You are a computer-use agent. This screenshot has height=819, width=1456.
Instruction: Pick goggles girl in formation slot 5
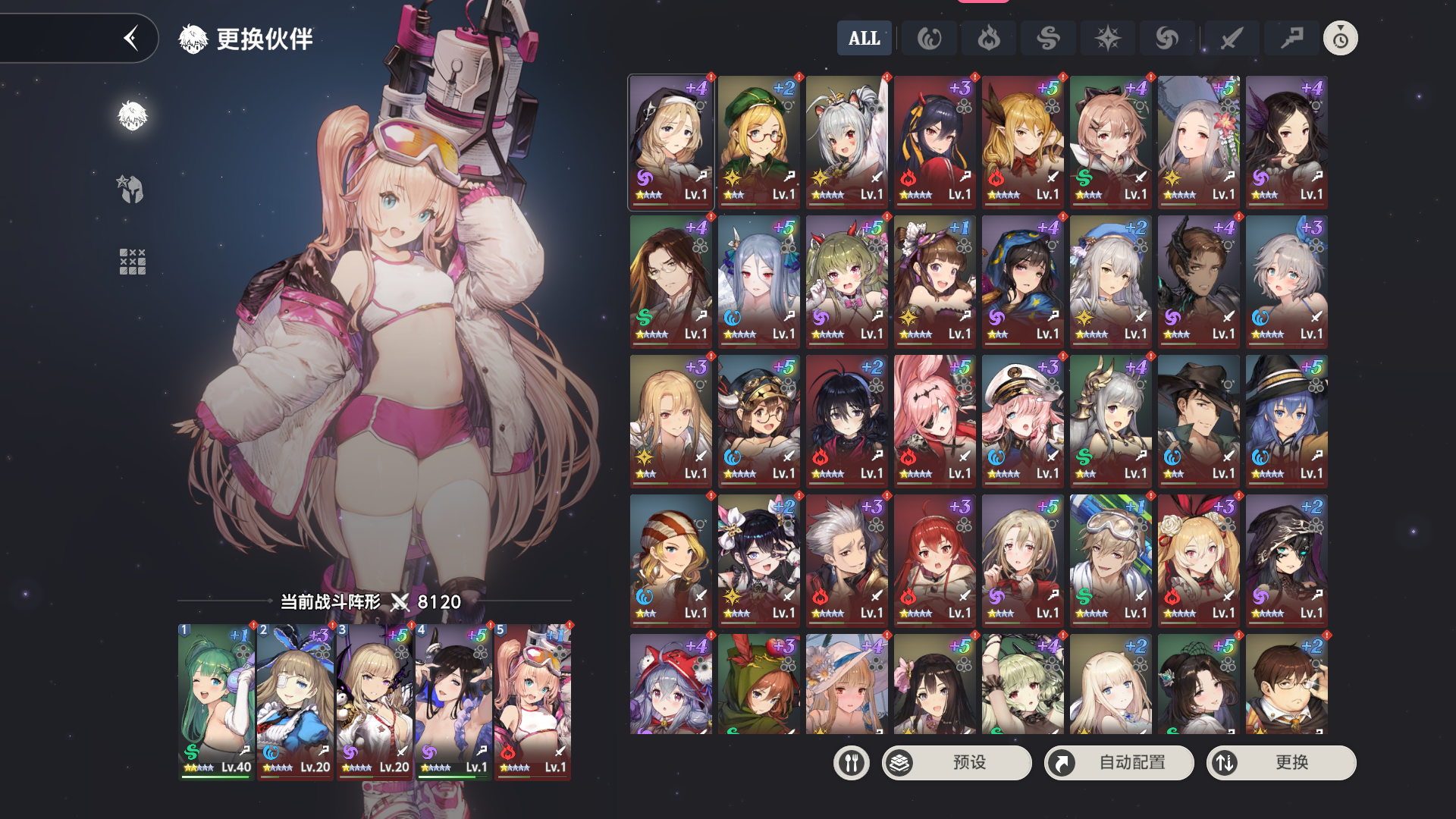coord(532,701)
